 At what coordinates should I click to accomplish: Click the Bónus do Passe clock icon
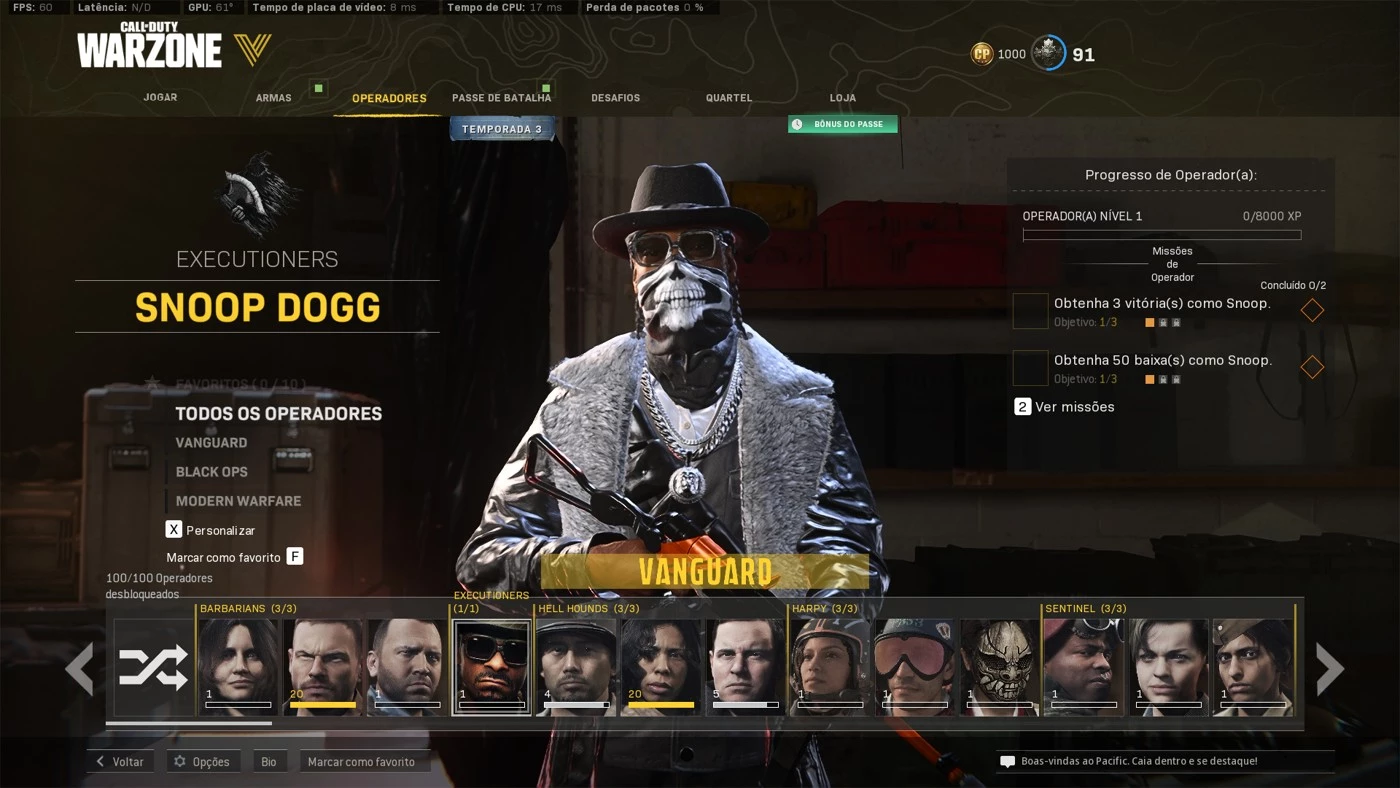tap(797, 124)
